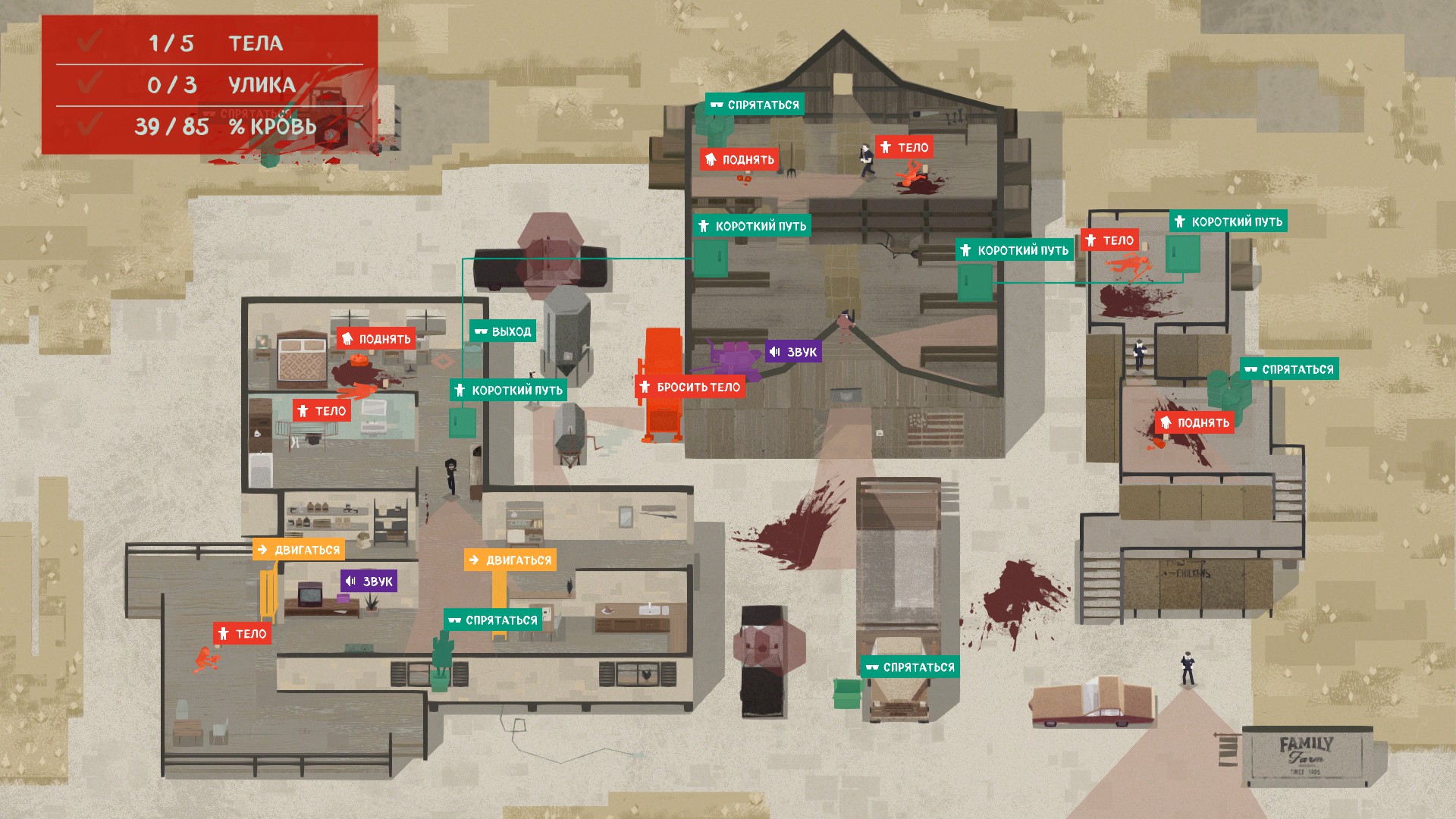Screen dimensions: 1456x819
Task: Select the runner icon on the far-right КОРОТКИЙ ПУТЬ
Action: pyautogui.click(x=1180, y=221)
